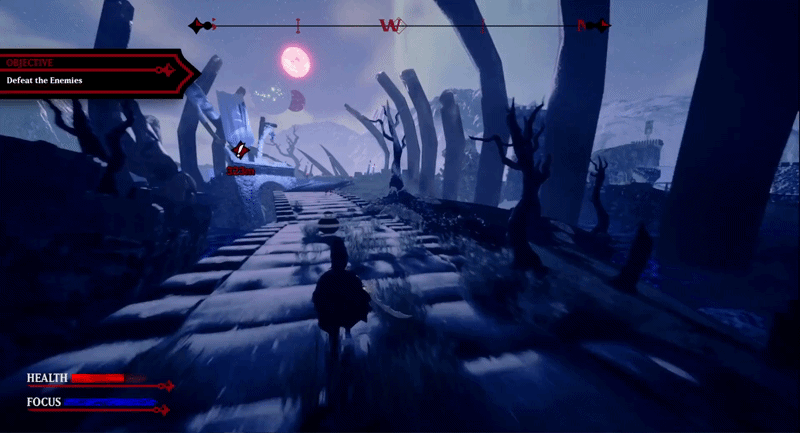Screen dimensions: 800x433
Task: Click the W heading on the compass
Action: click(x=390, y=26)
